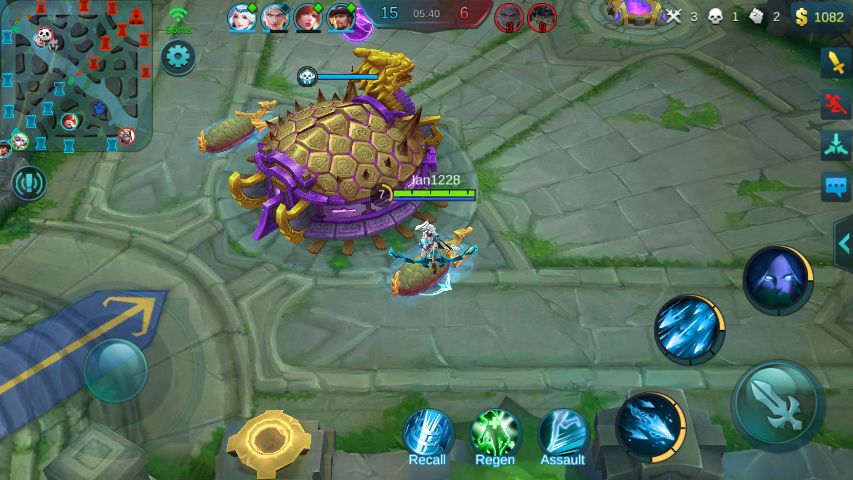Open the settings gear menu
This screenshot has height=480, width=853.
pos(178,57)
